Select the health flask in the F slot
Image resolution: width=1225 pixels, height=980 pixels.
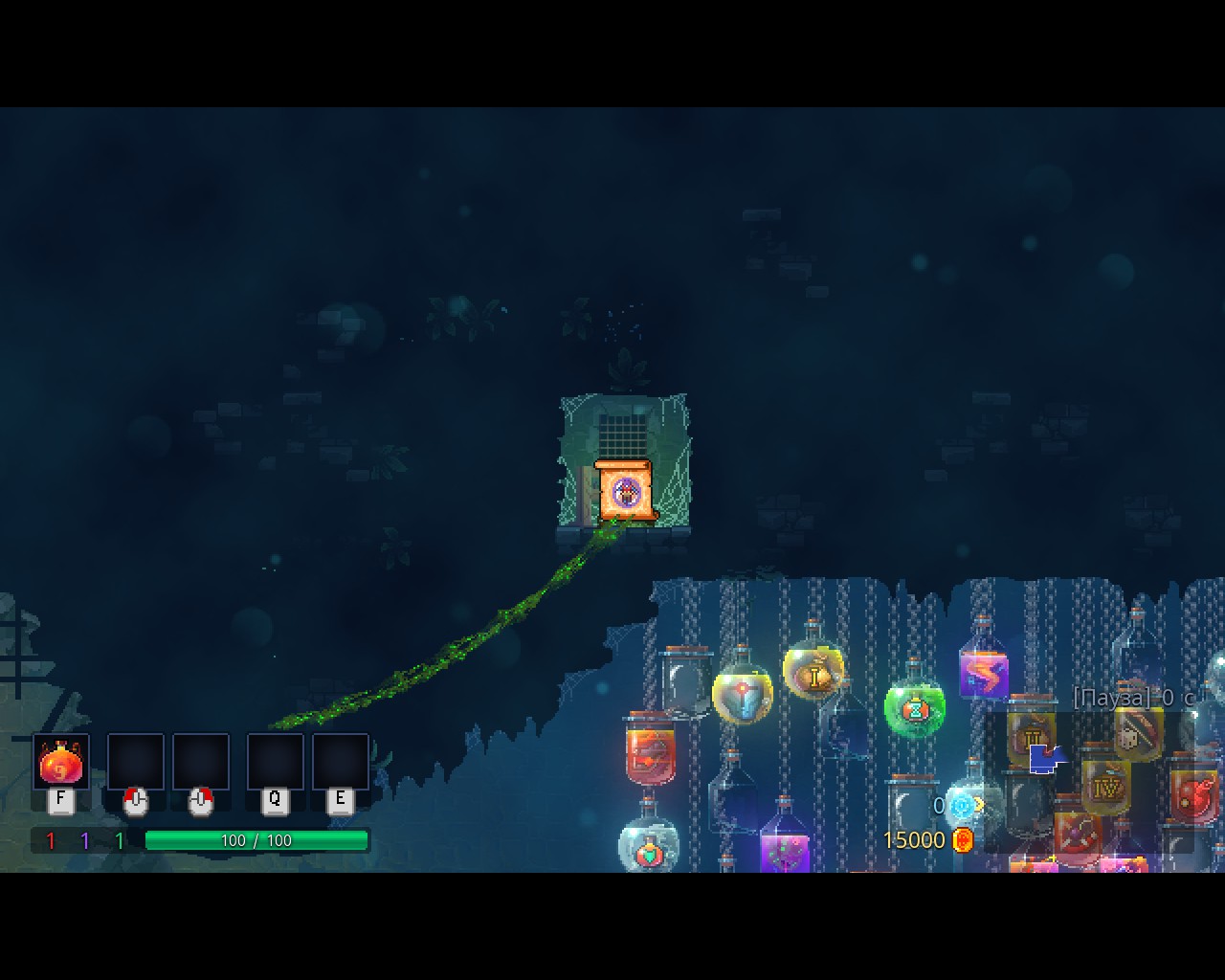pos(59,763)
